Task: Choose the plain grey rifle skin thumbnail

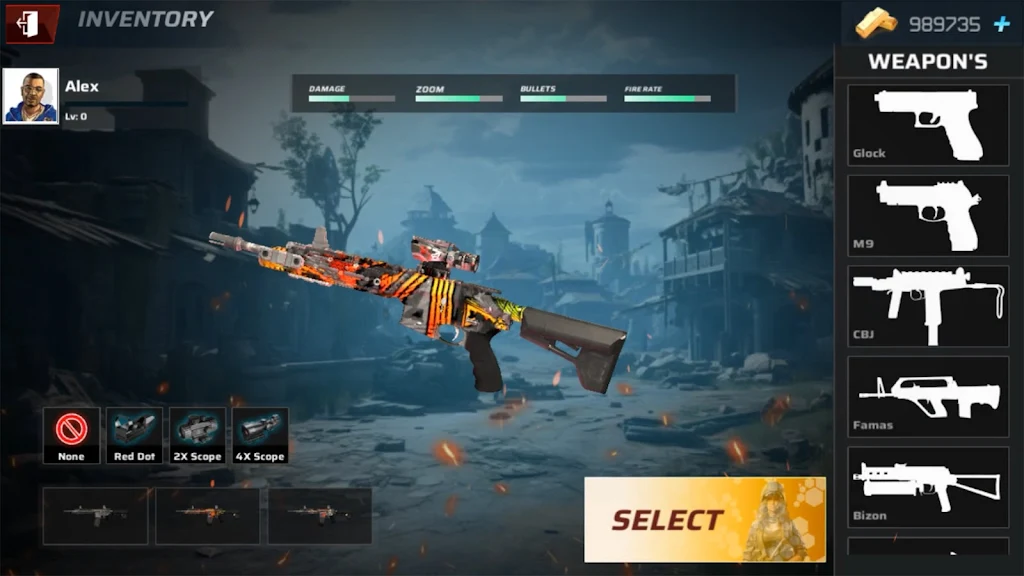Action: coord(96,515)
